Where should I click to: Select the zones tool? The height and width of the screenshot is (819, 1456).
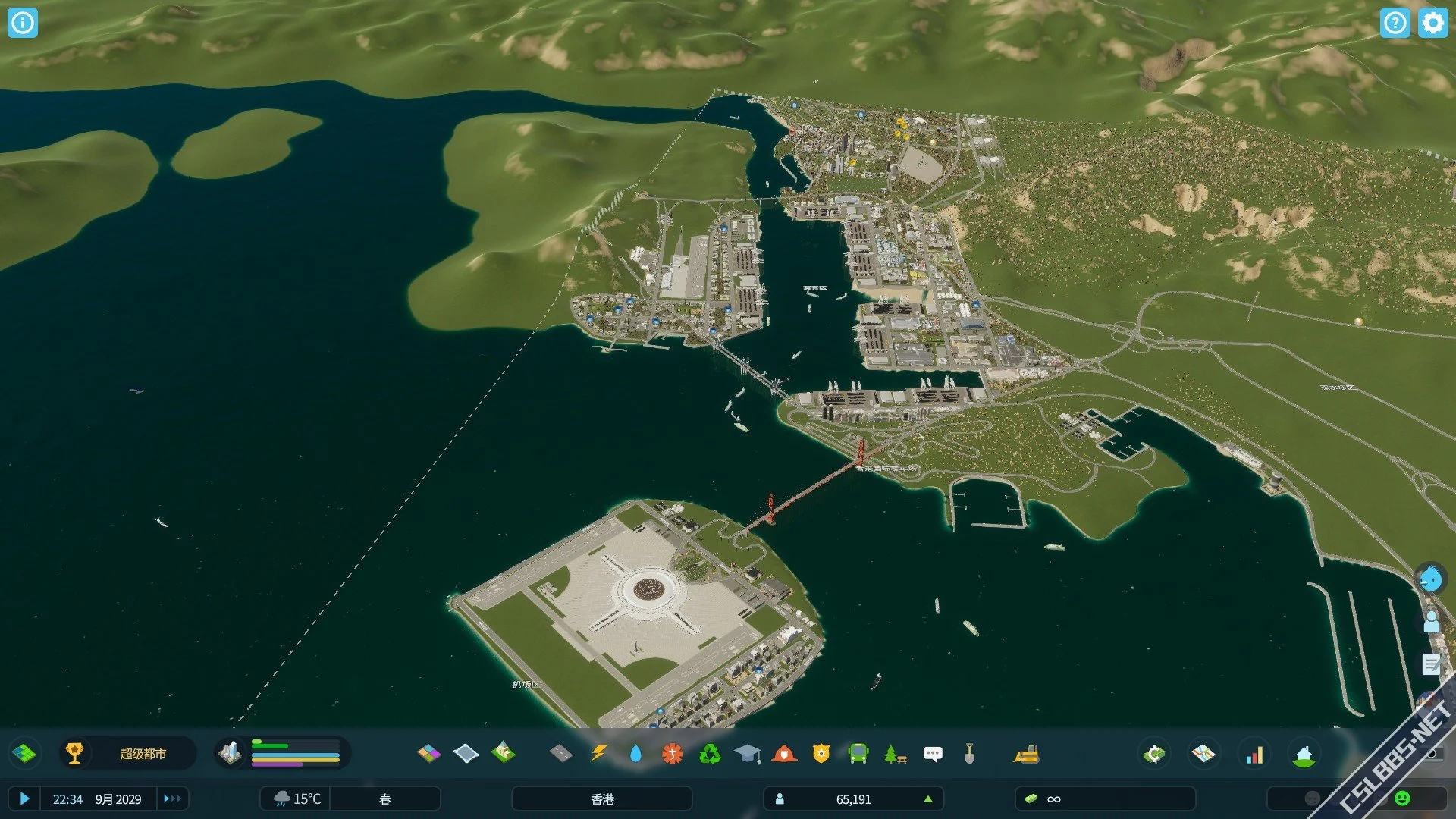click(429, 754)
